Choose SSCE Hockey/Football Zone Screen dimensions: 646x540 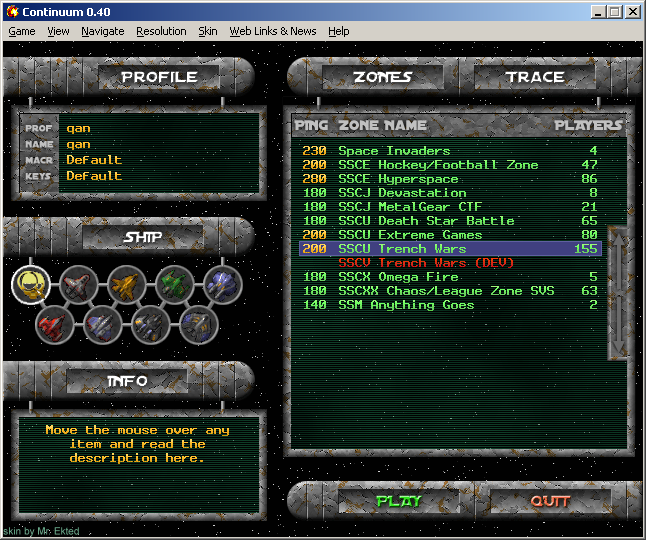click(x=438, y=165)
